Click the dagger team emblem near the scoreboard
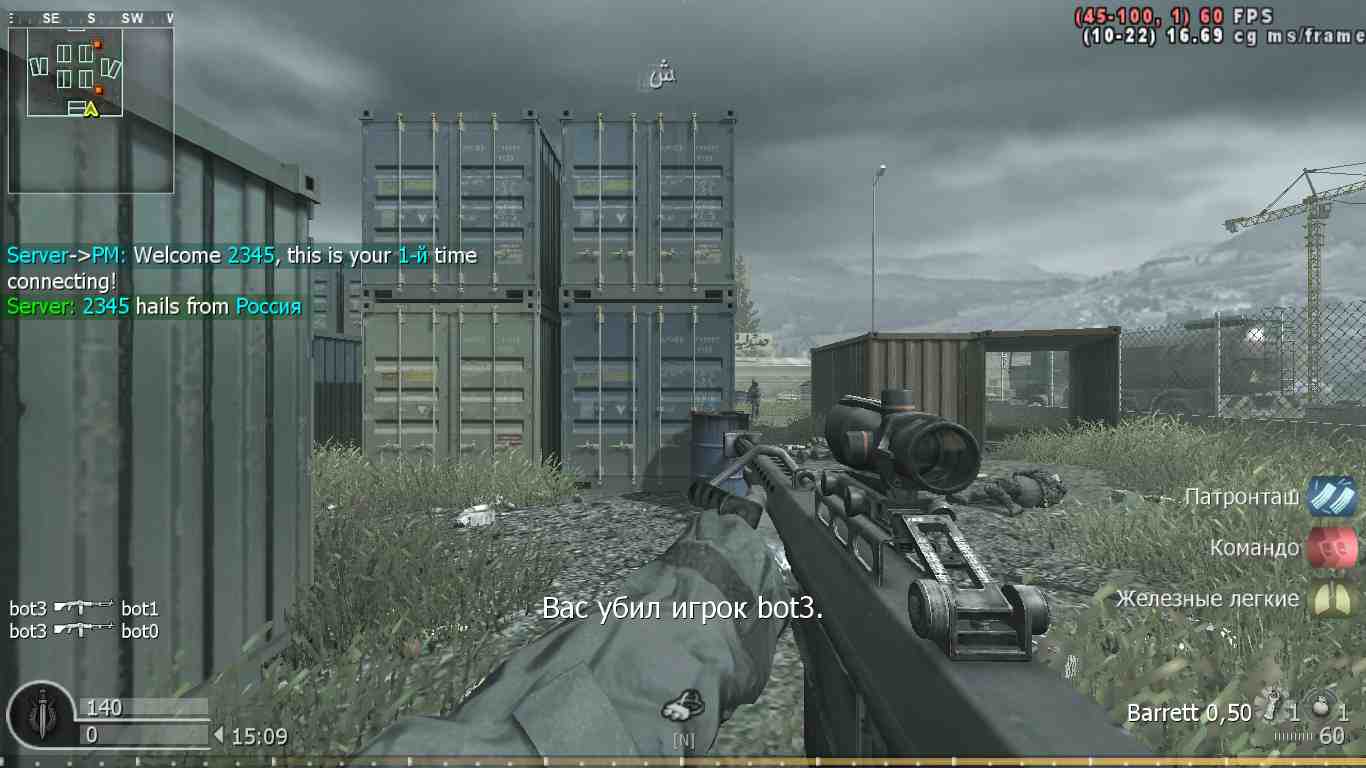Viewport: 1366px width, 768px height. pos(41,716)
